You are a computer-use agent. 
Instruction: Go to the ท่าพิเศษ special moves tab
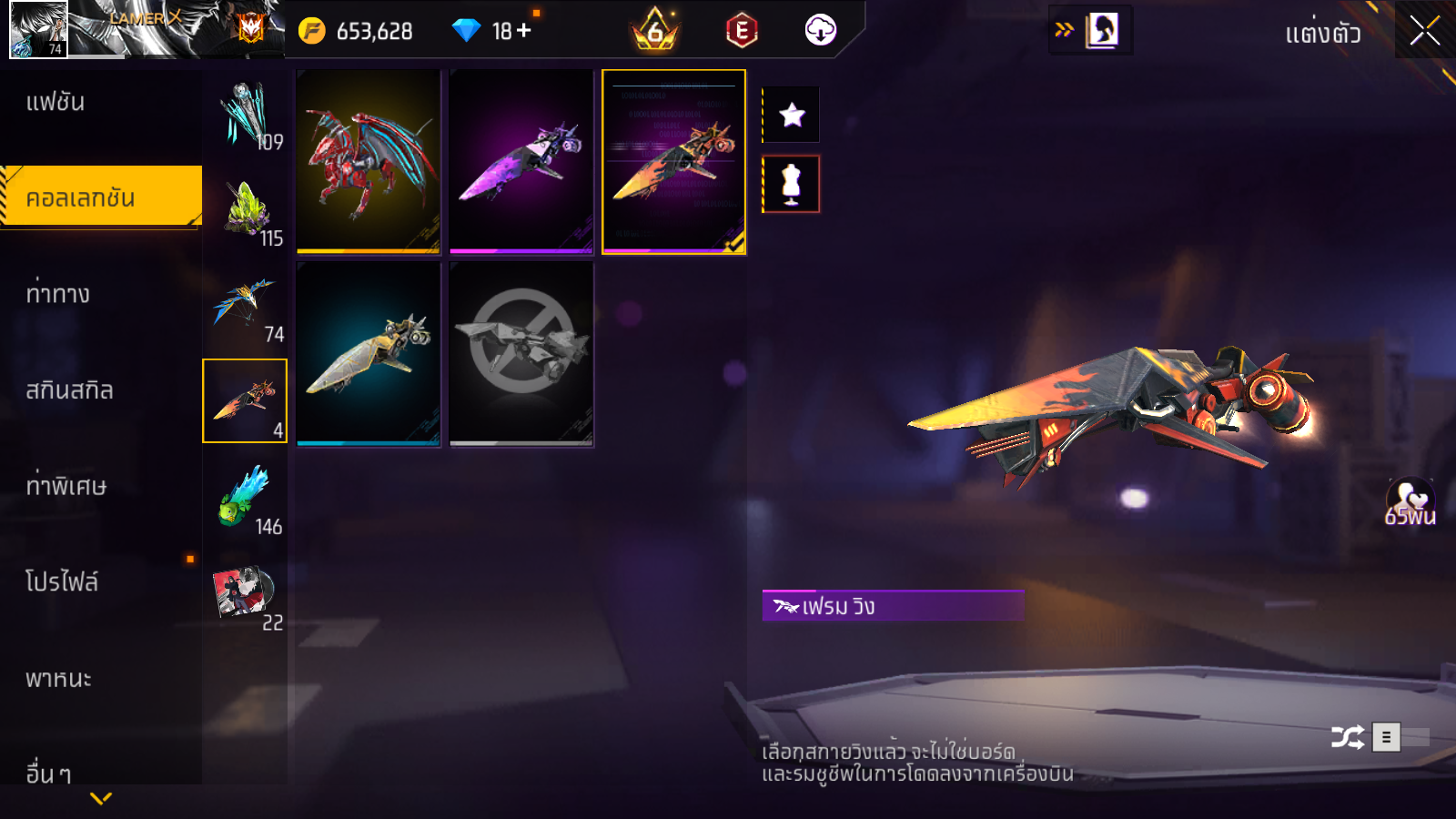point(66,486)
